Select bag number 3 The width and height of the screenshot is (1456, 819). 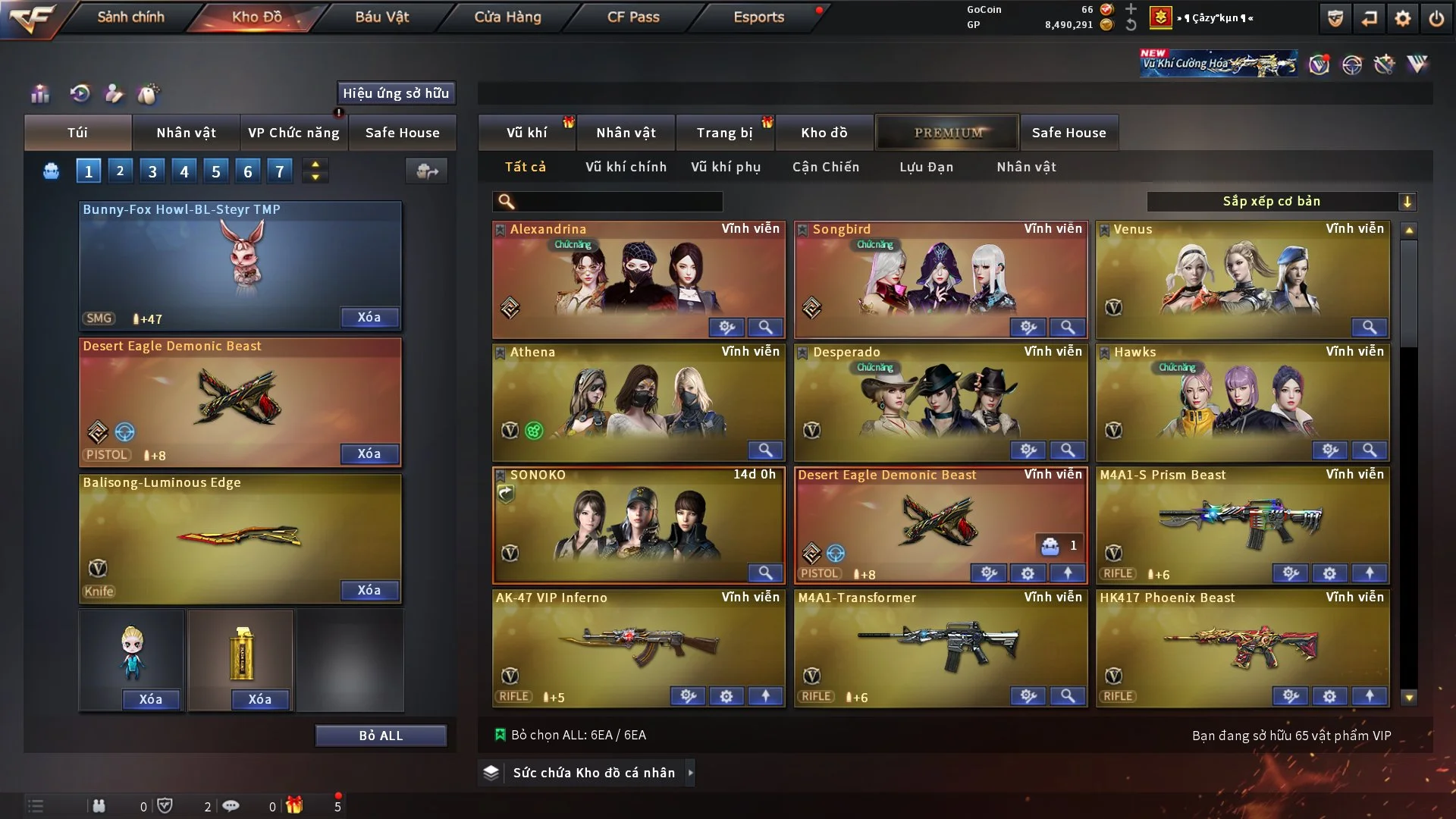[x=152, y=171]
